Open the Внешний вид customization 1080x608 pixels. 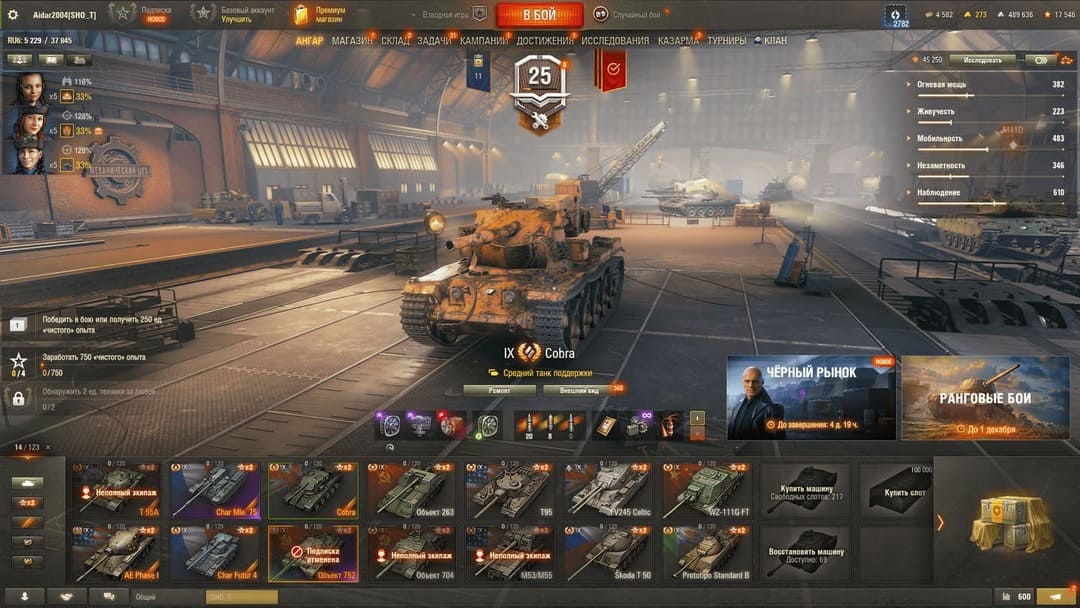580,390
